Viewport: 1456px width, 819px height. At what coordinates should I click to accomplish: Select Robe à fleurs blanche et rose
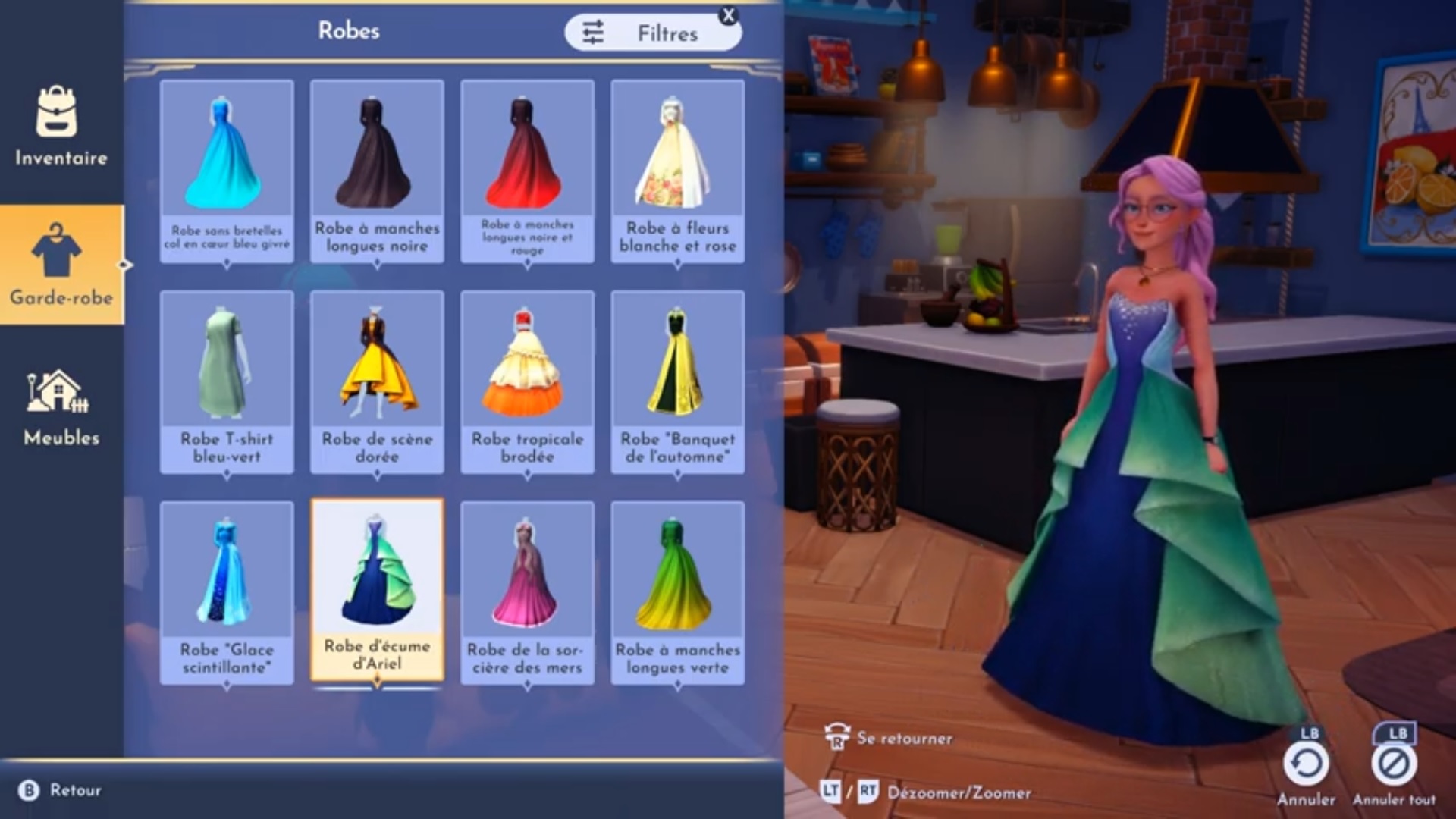tap(677, 171)
